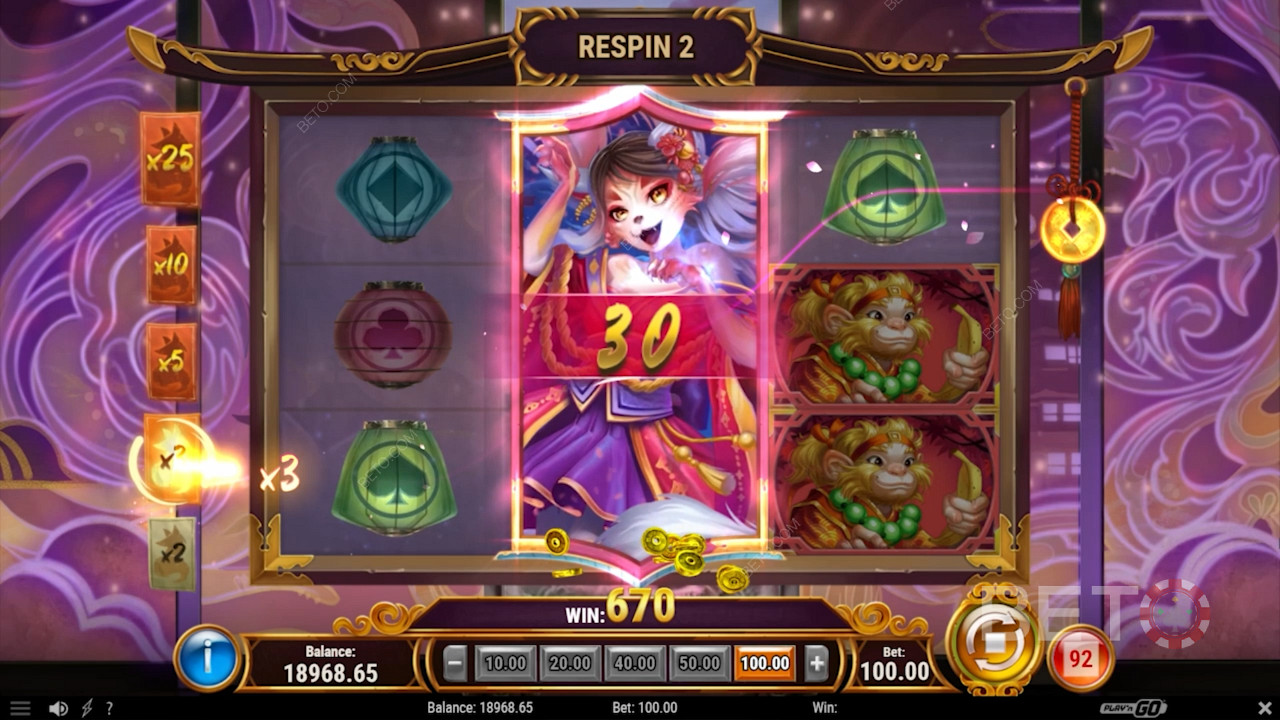Close the game with the X button
The image size is (1280, 720).
tap(1261, 708)
